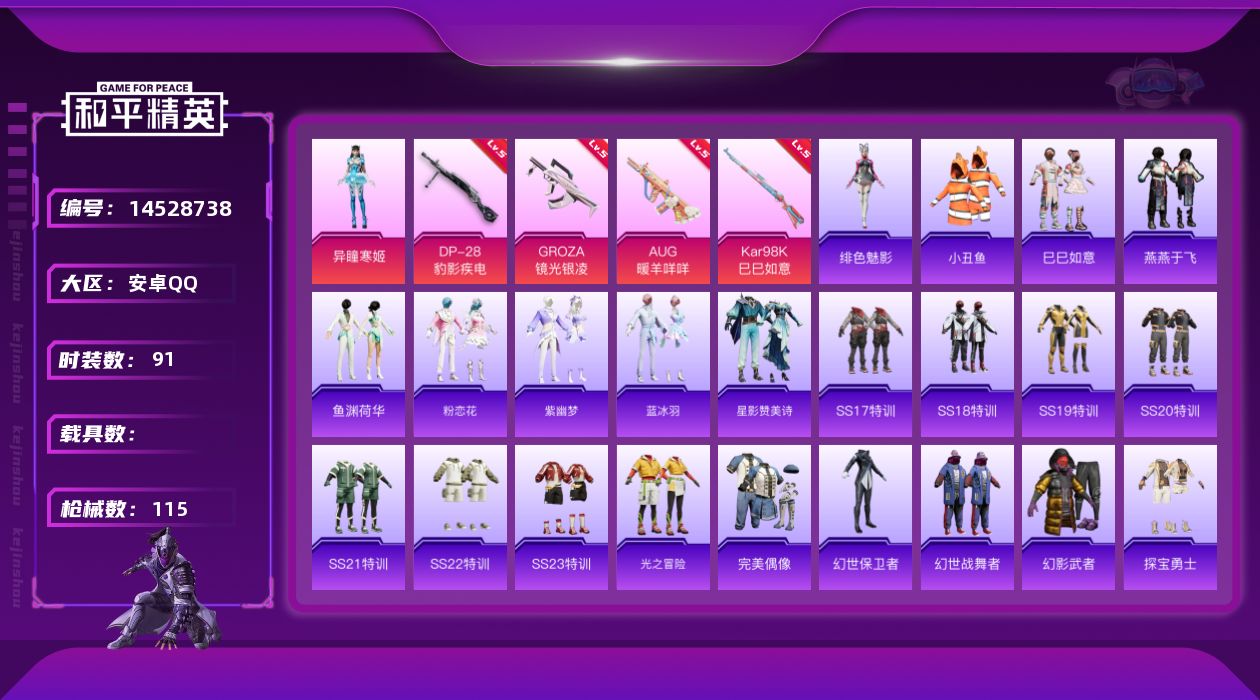View the 光之冒险 outfit card
The width and height of the screenshot is (1260, 700).
663,517
